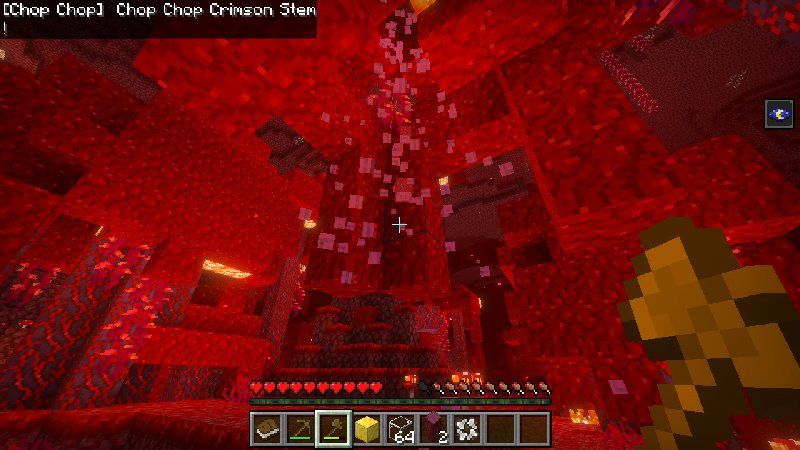Select the pickaxe hotbar slot

pos(300,428)
